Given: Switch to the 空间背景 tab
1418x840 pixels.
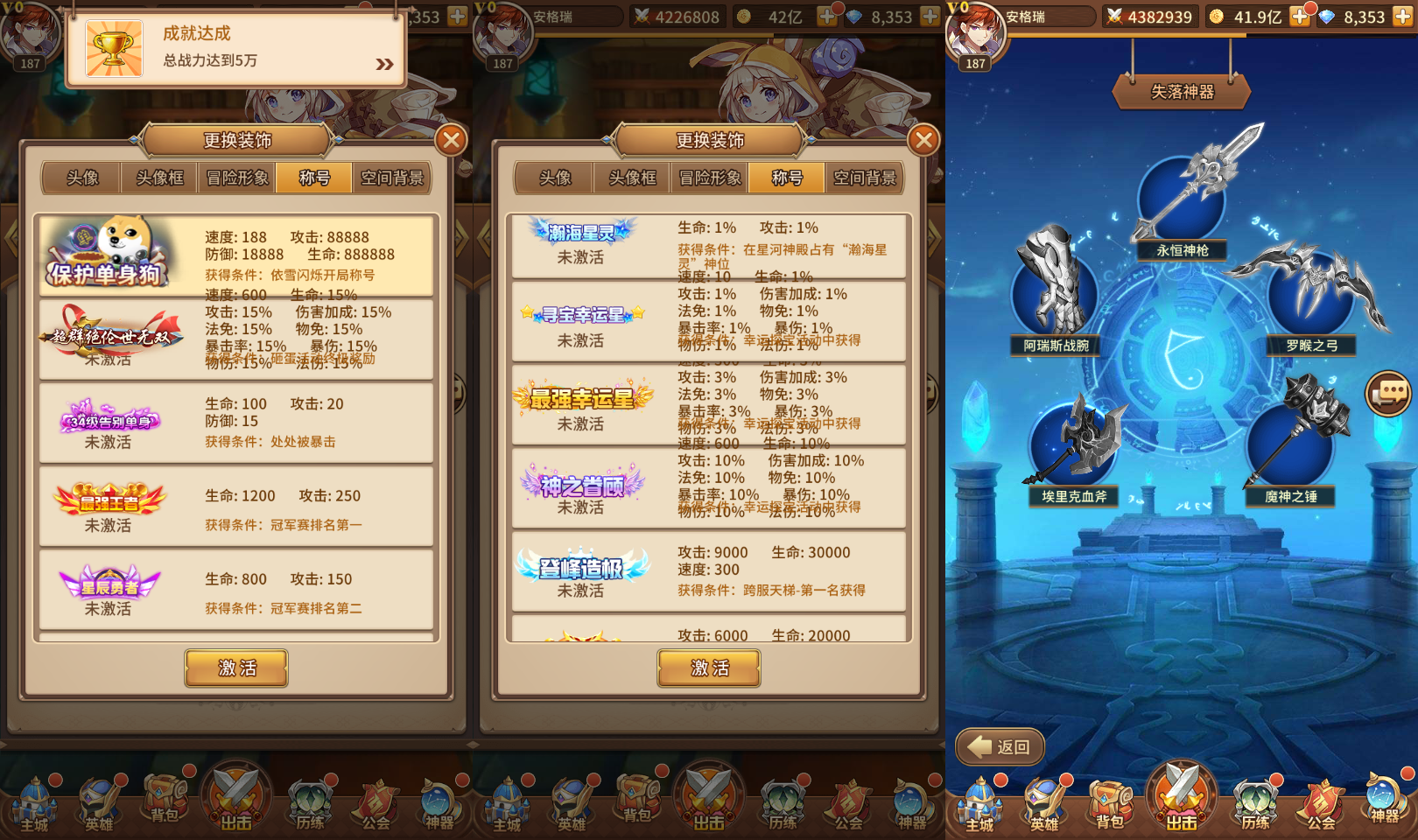Looking at the screenshot, I should (x=392, y=178).
